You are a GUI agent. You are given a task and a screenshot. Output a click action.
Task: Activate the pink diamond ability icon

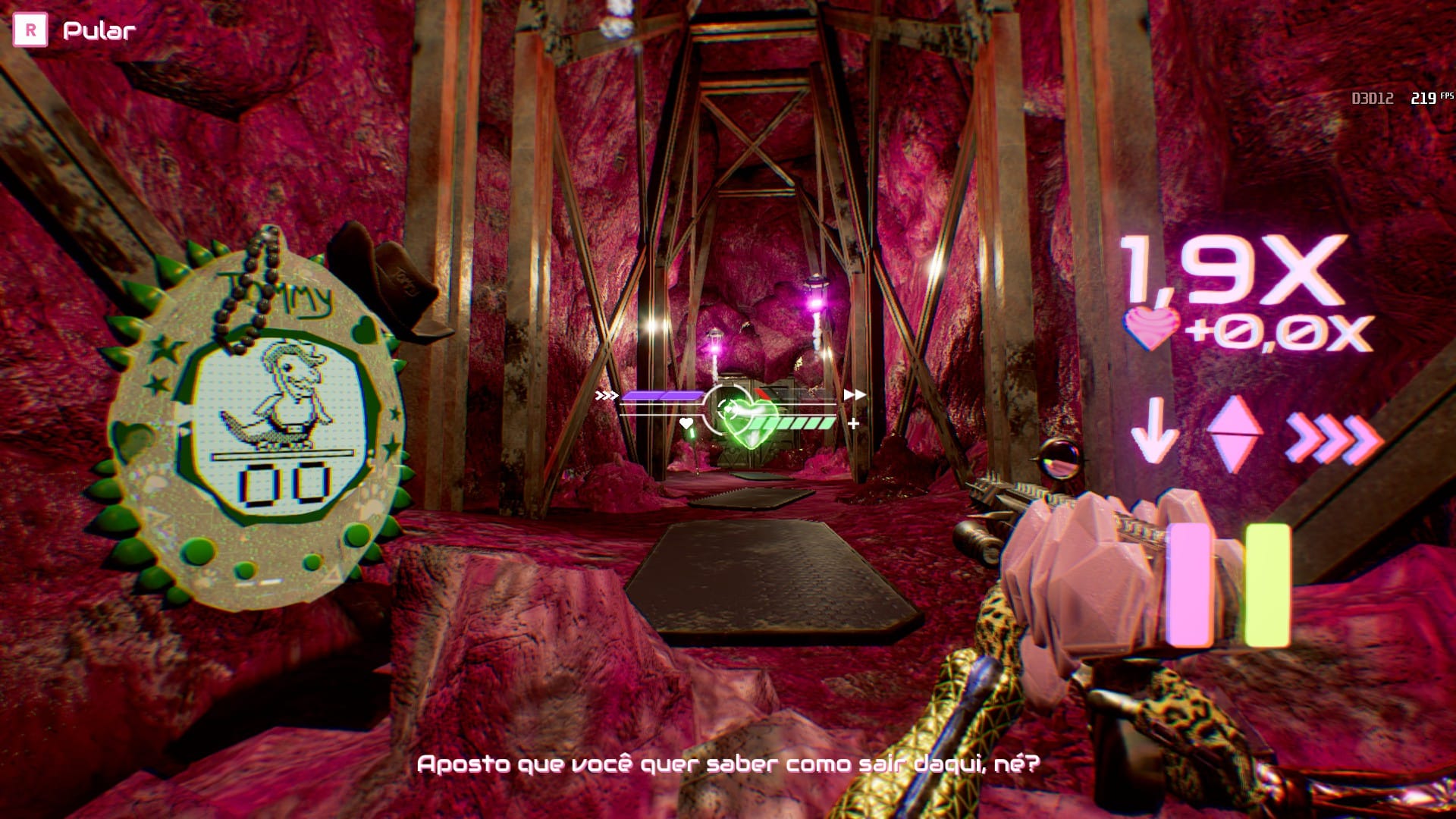point(1234,434)
